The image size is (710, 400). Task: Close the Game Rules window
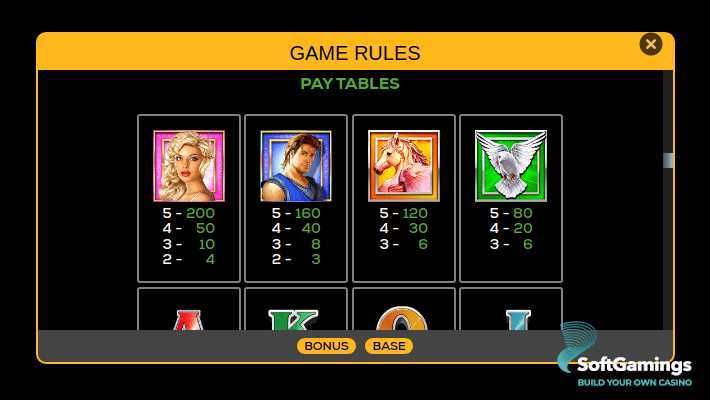pyautogui.click(x=651, y=44)
